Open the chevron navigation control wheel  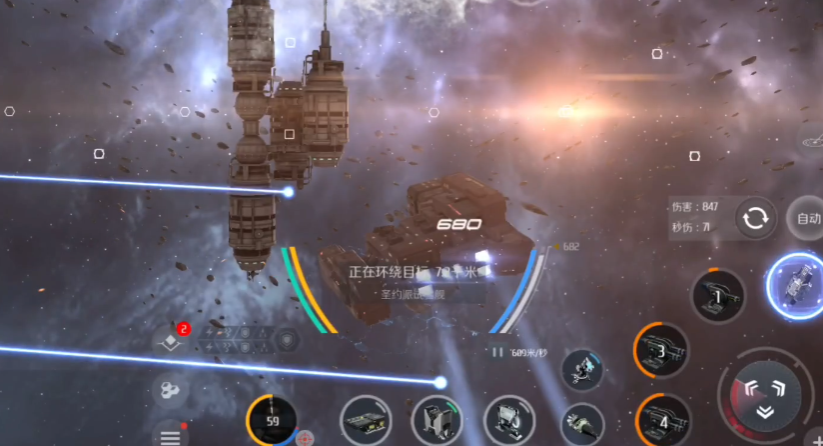(765, 395)
